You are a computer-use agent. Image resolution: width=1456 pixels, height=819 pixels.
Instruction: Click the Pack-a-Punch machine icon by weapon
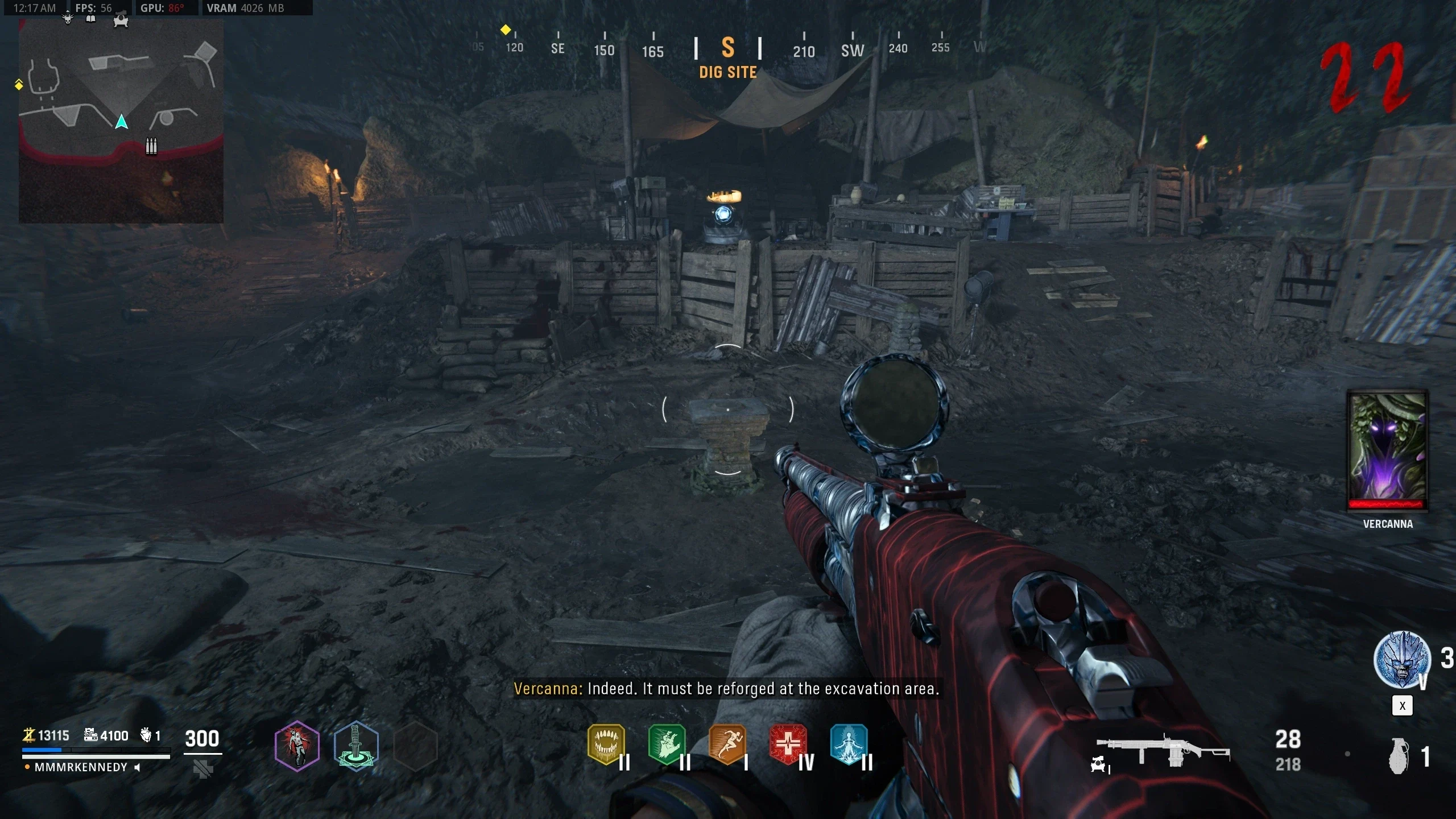coord(1098,765)
